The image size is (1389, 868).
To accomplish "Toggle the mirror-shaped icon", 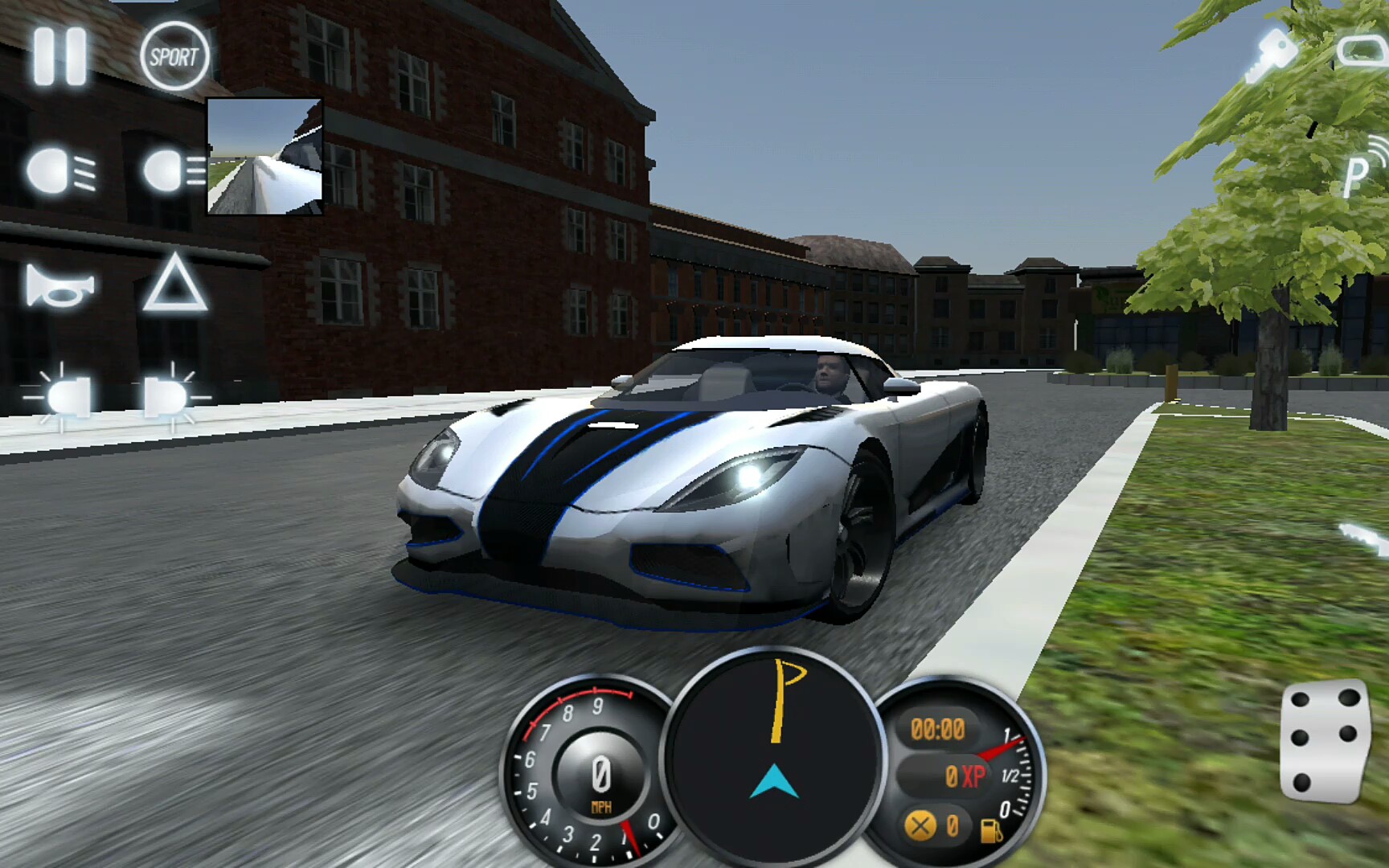I will (x=1363, y=51).
